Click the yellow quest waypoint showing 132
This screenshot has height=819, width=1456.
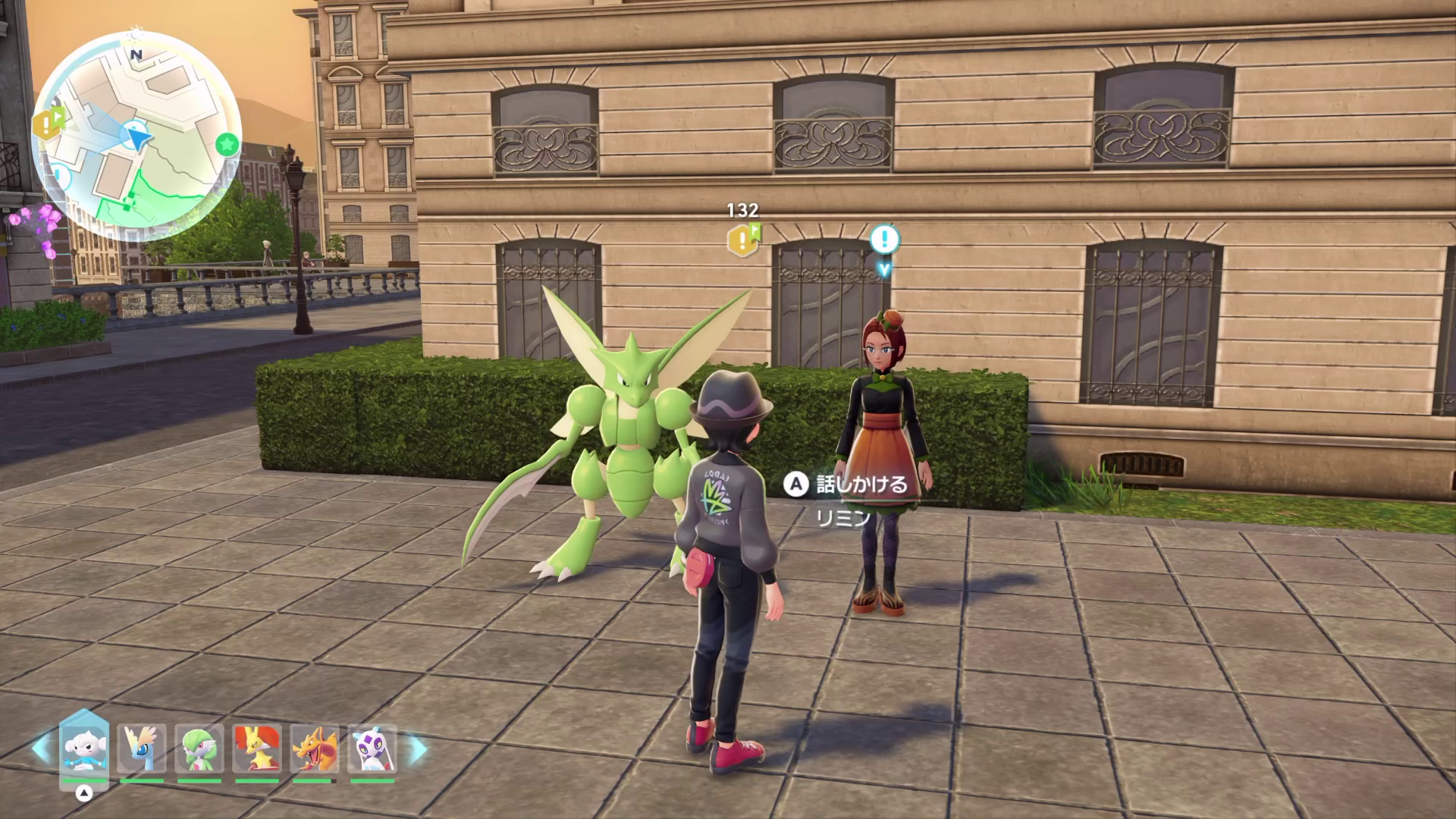coord(742,240)
